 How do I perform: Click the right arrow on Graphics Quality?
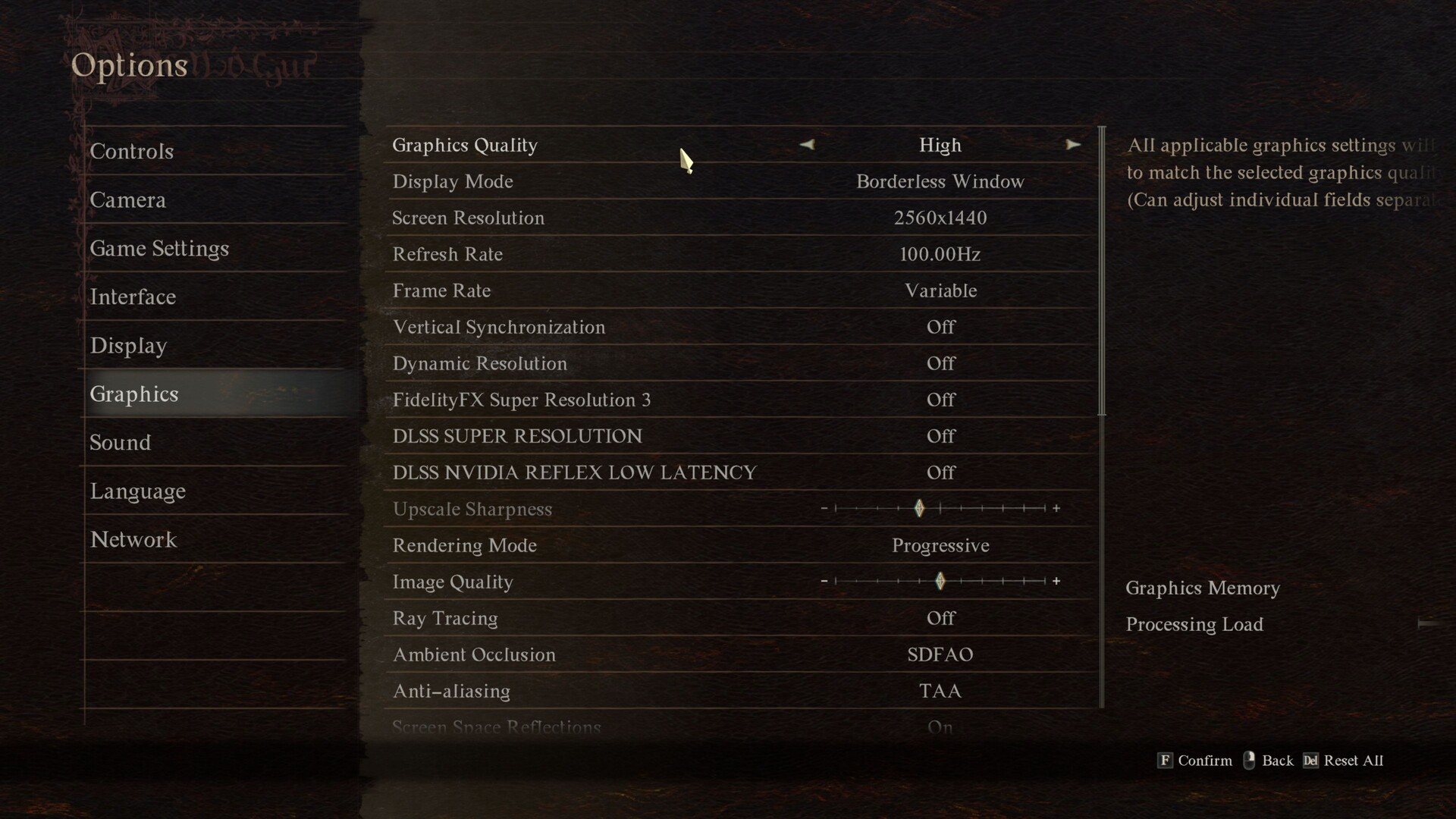point(1072,145)
